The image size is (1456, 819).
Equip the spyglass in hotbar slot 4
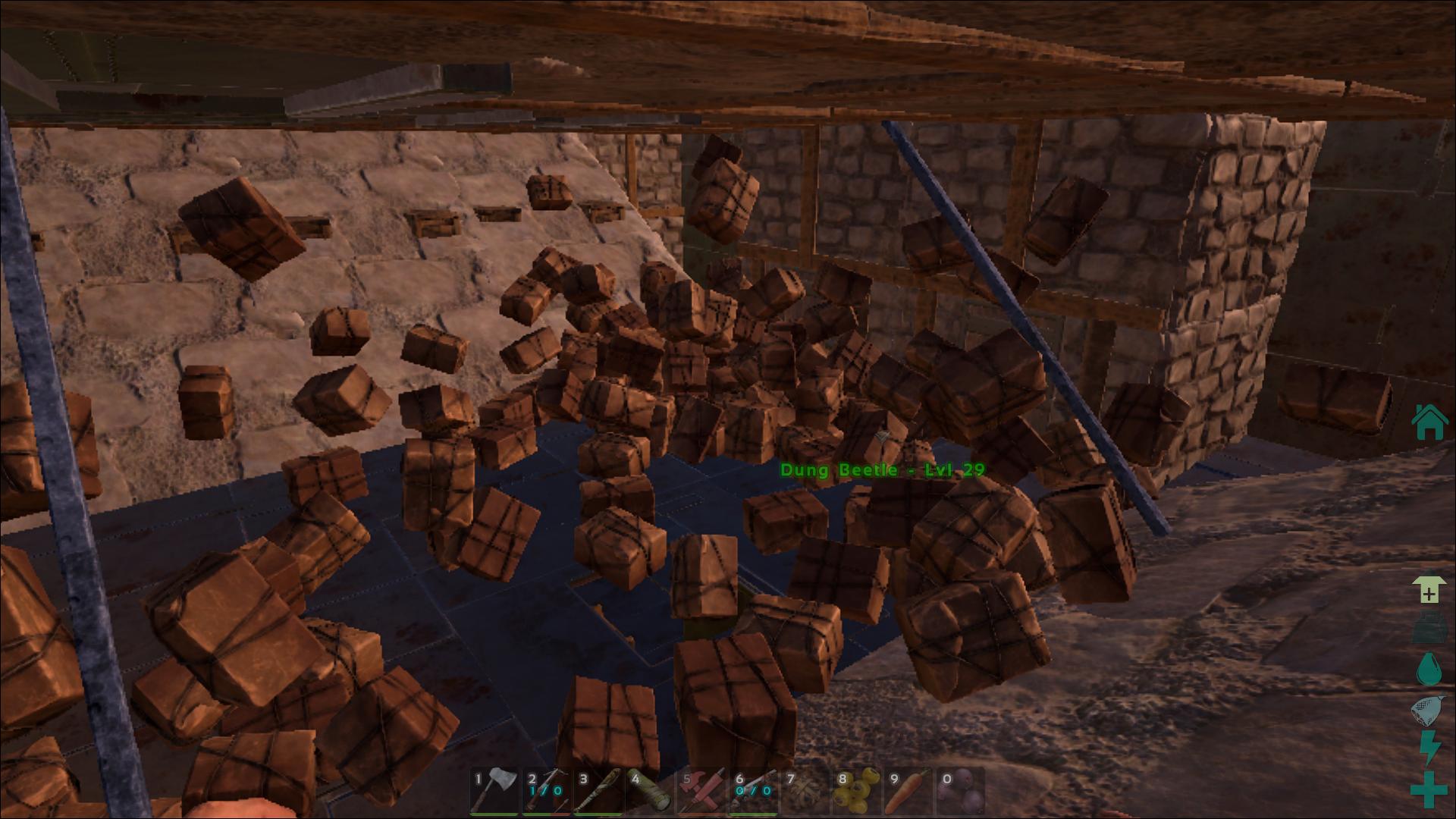[x=649, y=790]
